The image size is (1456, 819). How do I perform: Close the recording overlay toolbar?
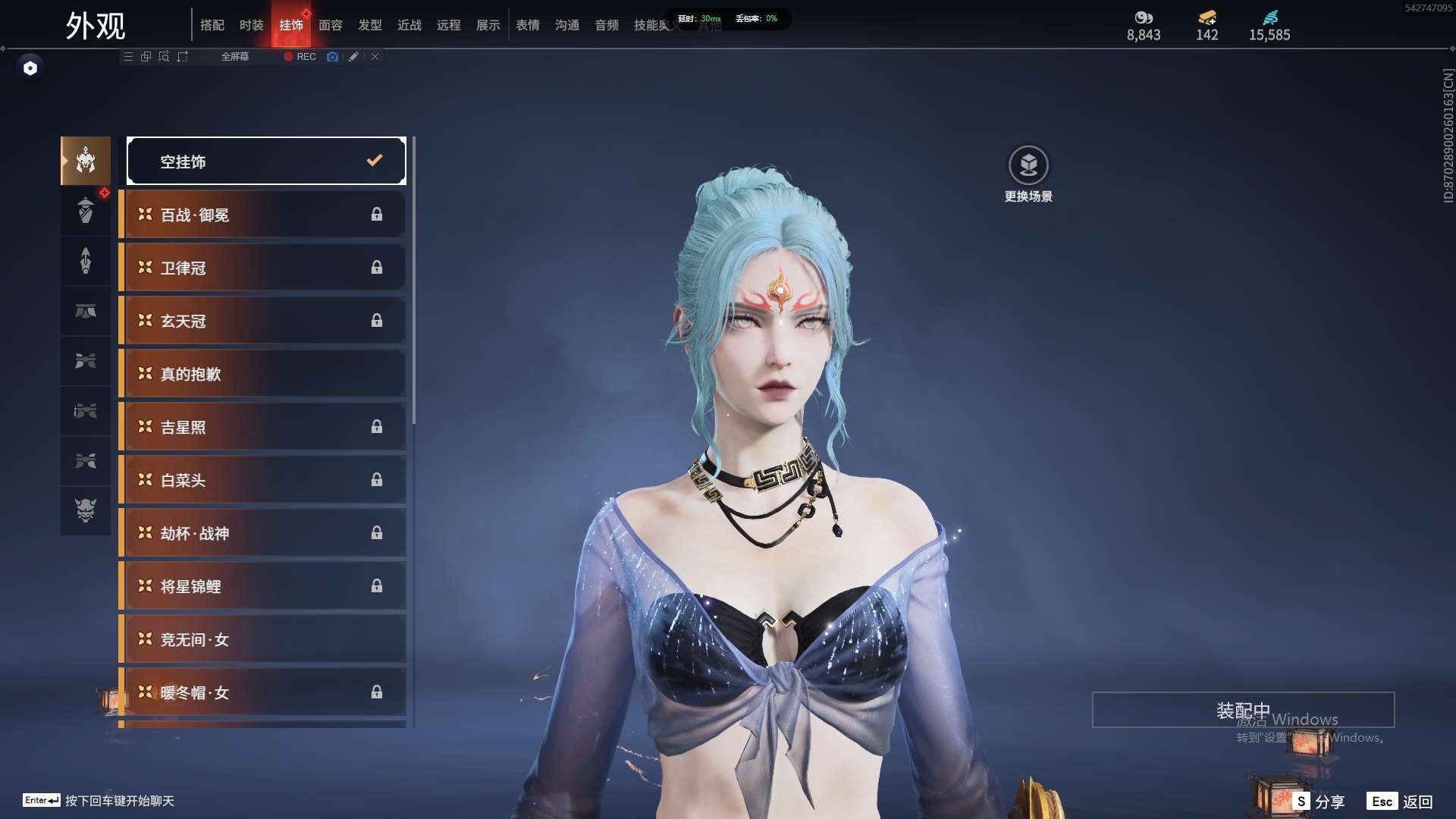coord(375,57)
